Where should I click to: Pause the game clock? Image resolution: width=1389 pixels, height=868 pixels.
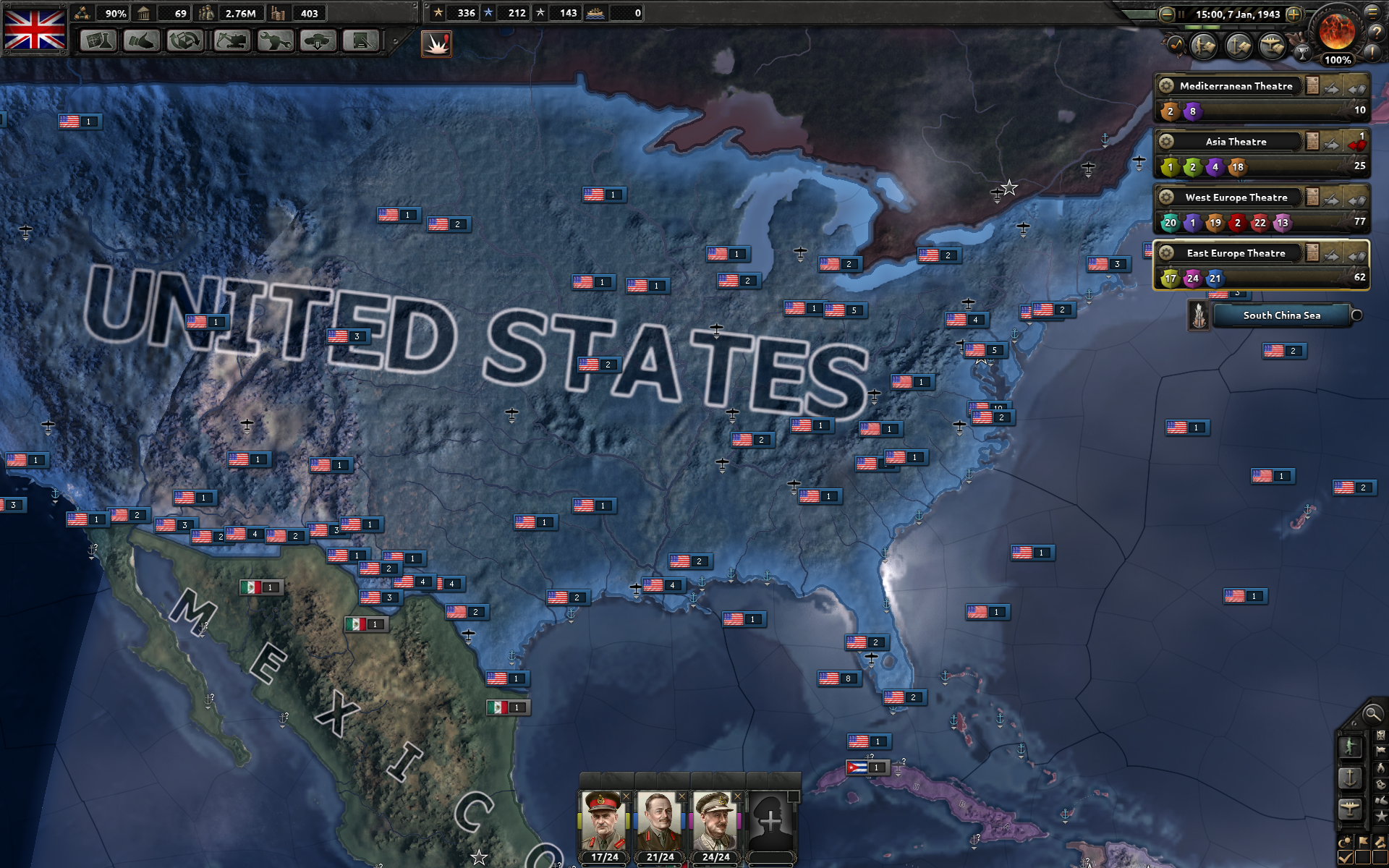pos(1181,14)
